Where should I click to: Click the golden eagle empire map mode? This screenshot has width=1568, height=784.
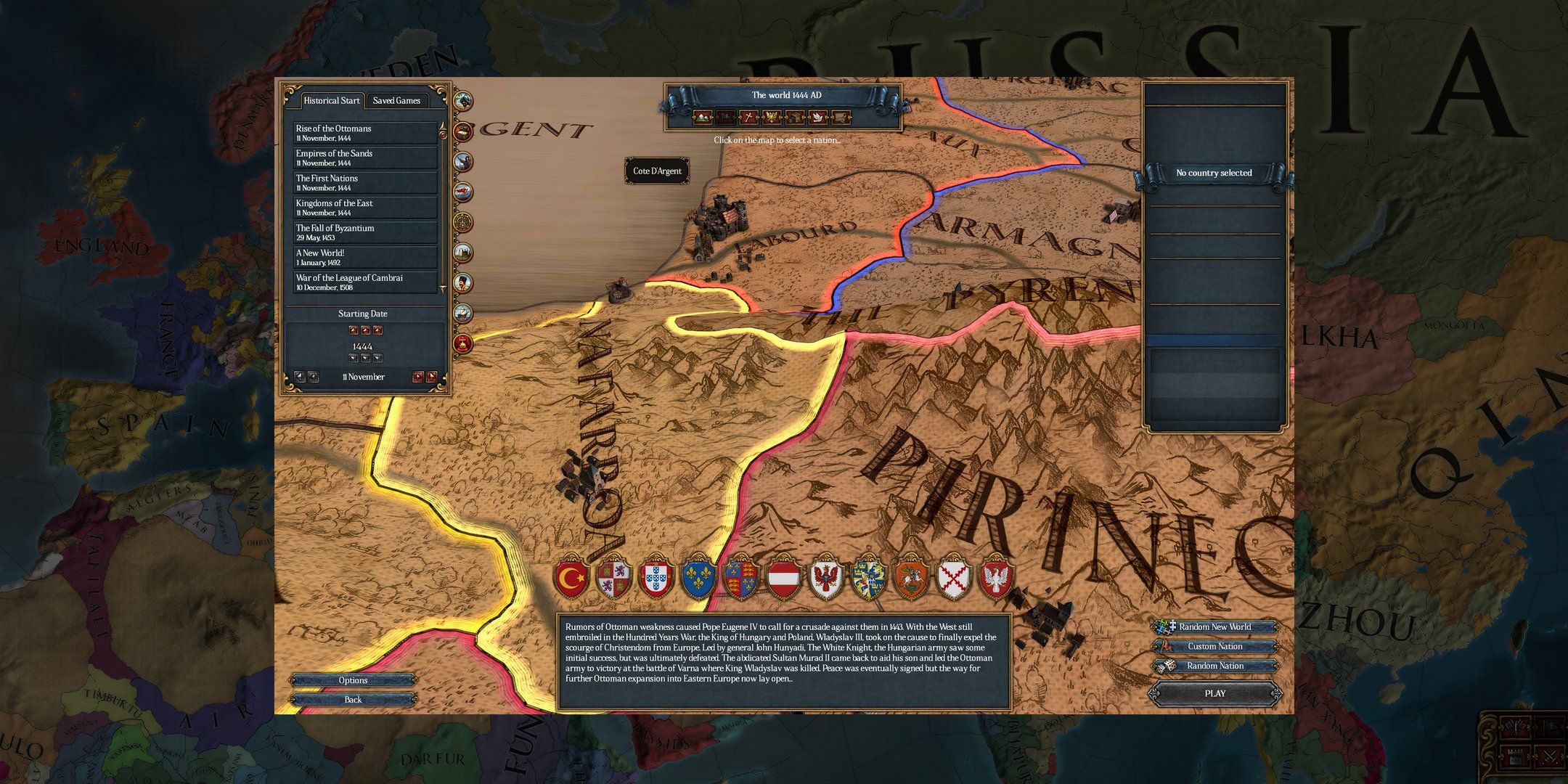coord(772,117)
